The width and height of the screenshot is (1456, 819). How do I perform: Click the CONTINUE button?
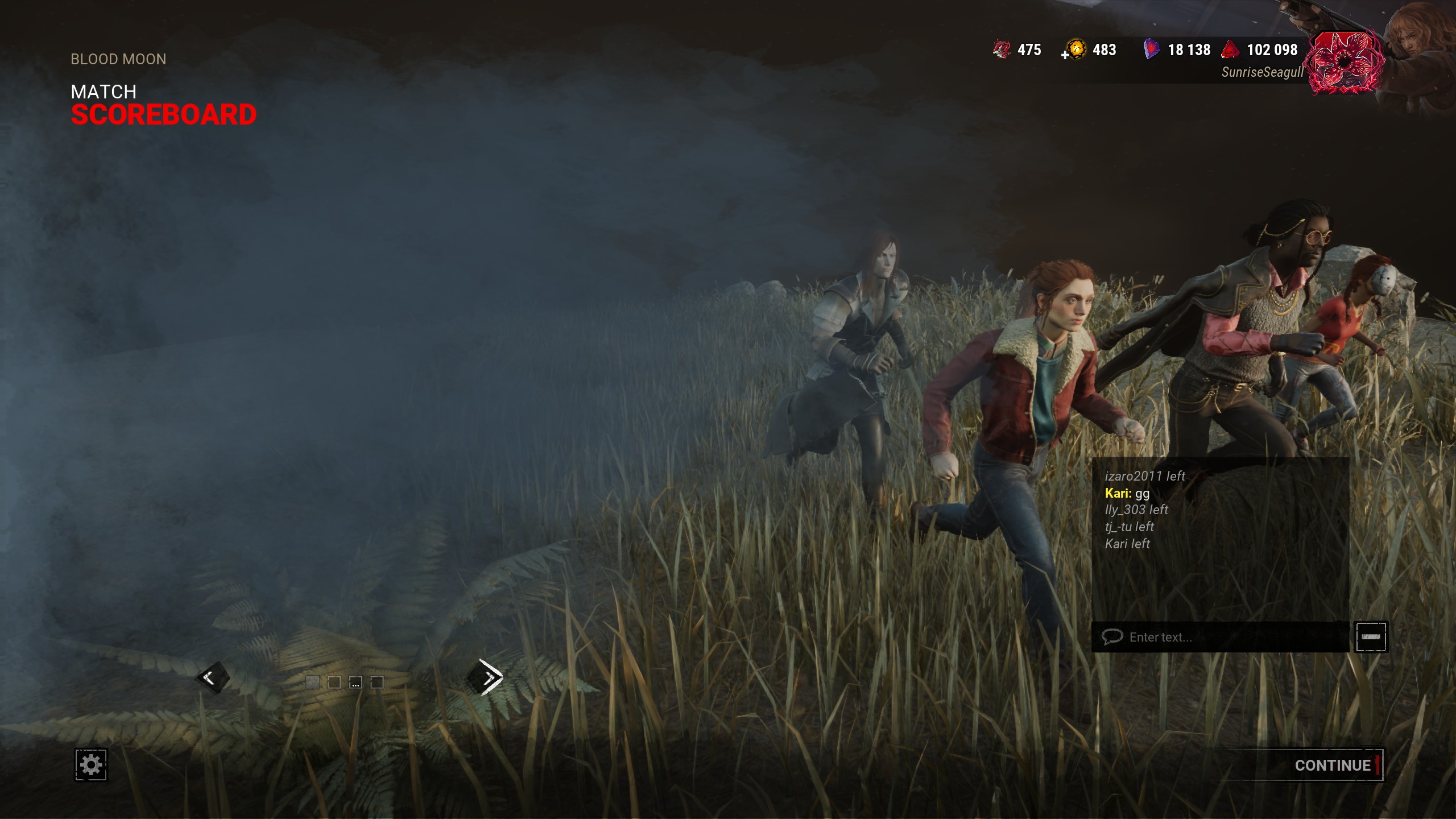point(1332,765)
